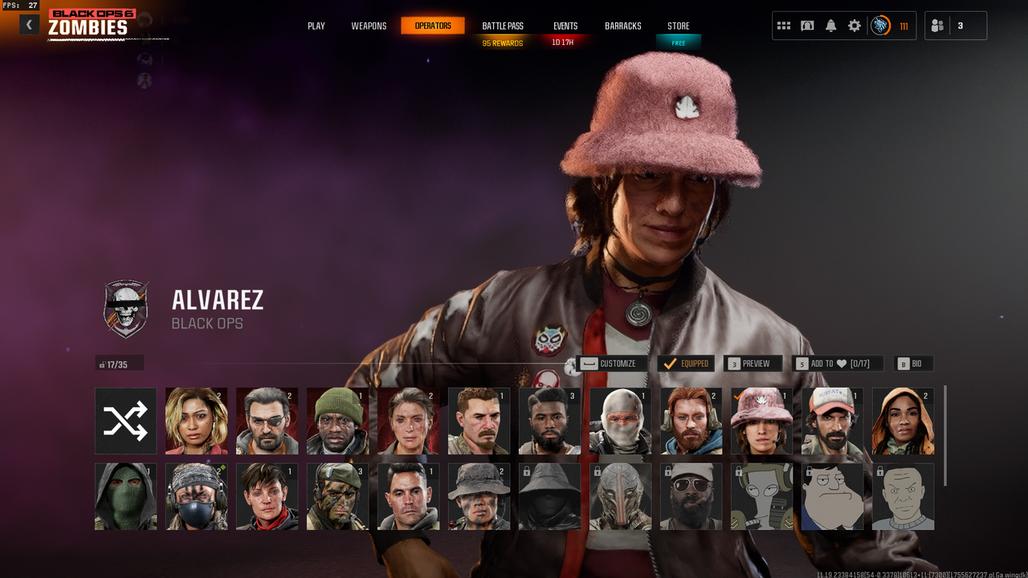Select the green beanie operator portrait
1028x578 pixels.
(338, 421)
